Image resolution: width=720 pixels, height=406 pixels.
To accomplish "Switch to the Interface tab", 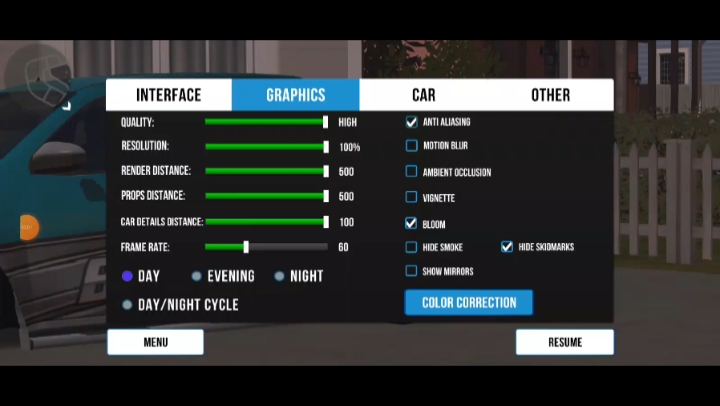I will coord(169,95).
